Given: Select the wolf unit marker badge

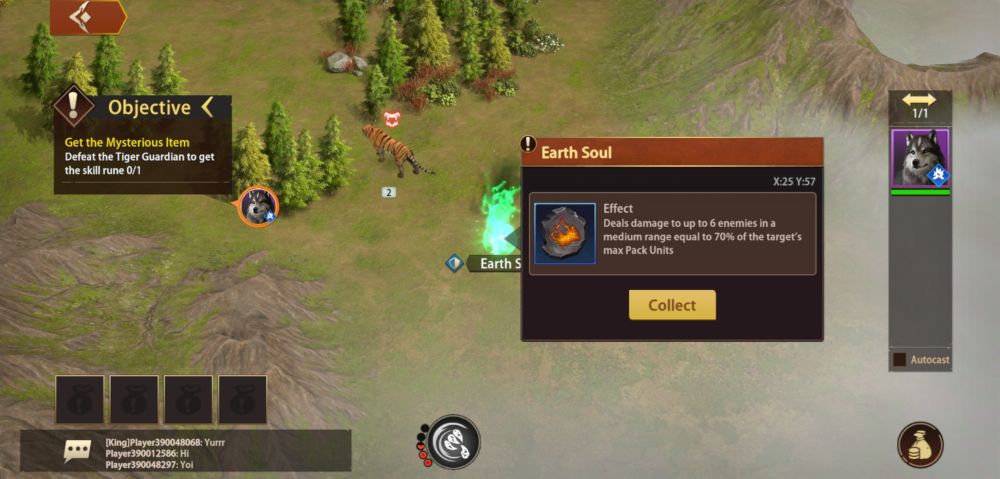Looking at the screenshot, I should pos(259,206).
